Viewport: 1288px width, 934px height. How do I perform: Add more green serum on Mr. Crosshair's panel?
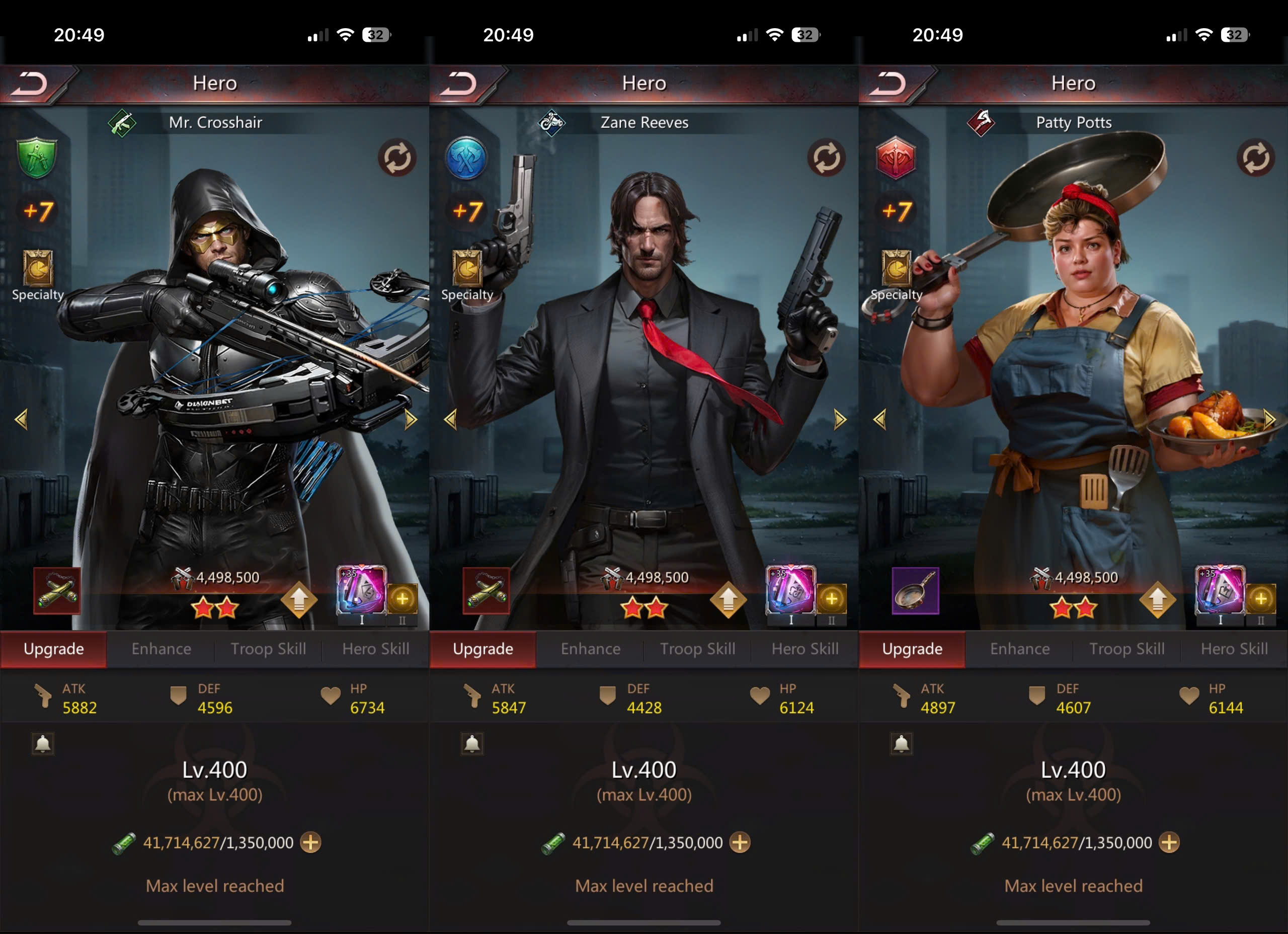click(x=310, y=842)
